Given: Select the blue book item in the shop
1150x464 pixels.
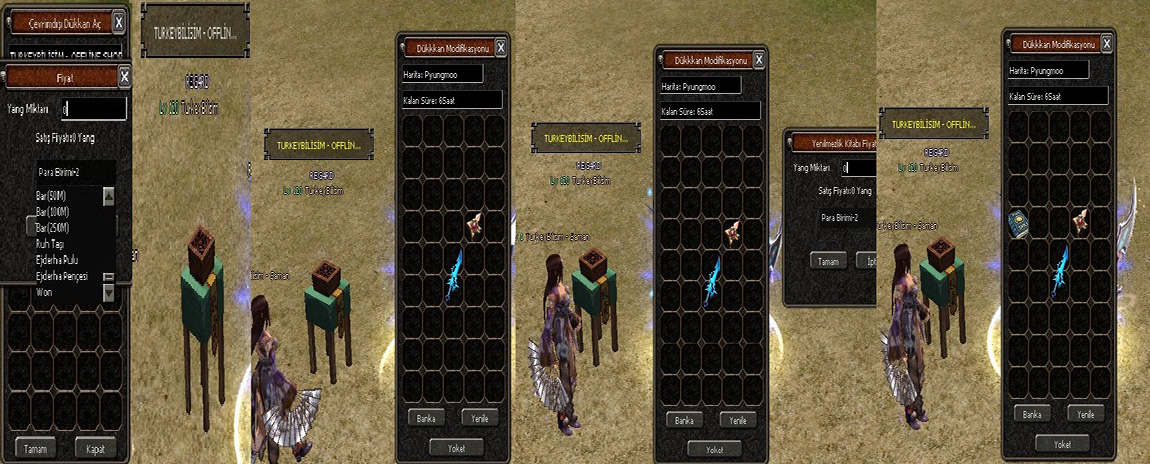Looking at the screenshot, I should [x=1020, y=222].
